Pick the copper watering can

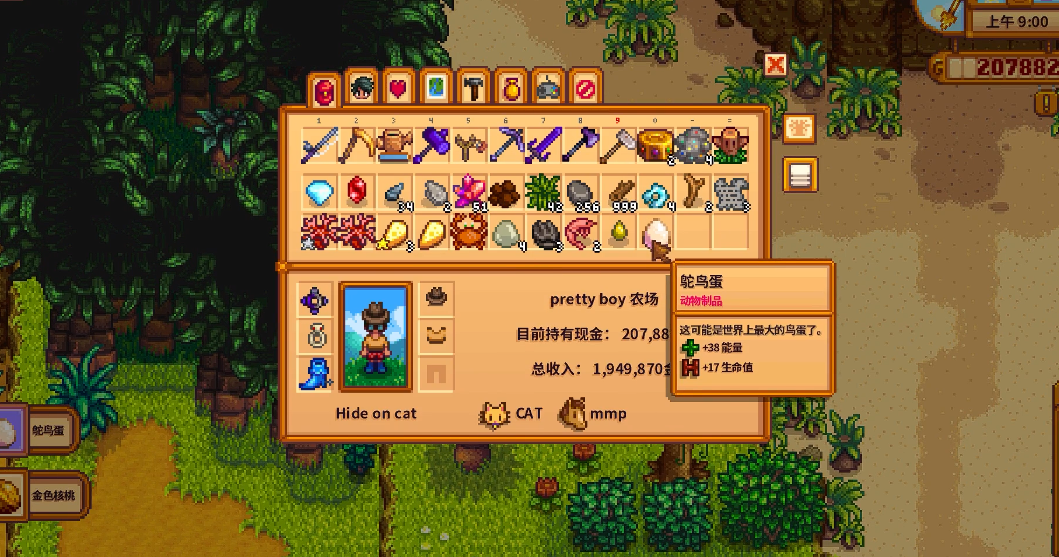pos(393,146)
